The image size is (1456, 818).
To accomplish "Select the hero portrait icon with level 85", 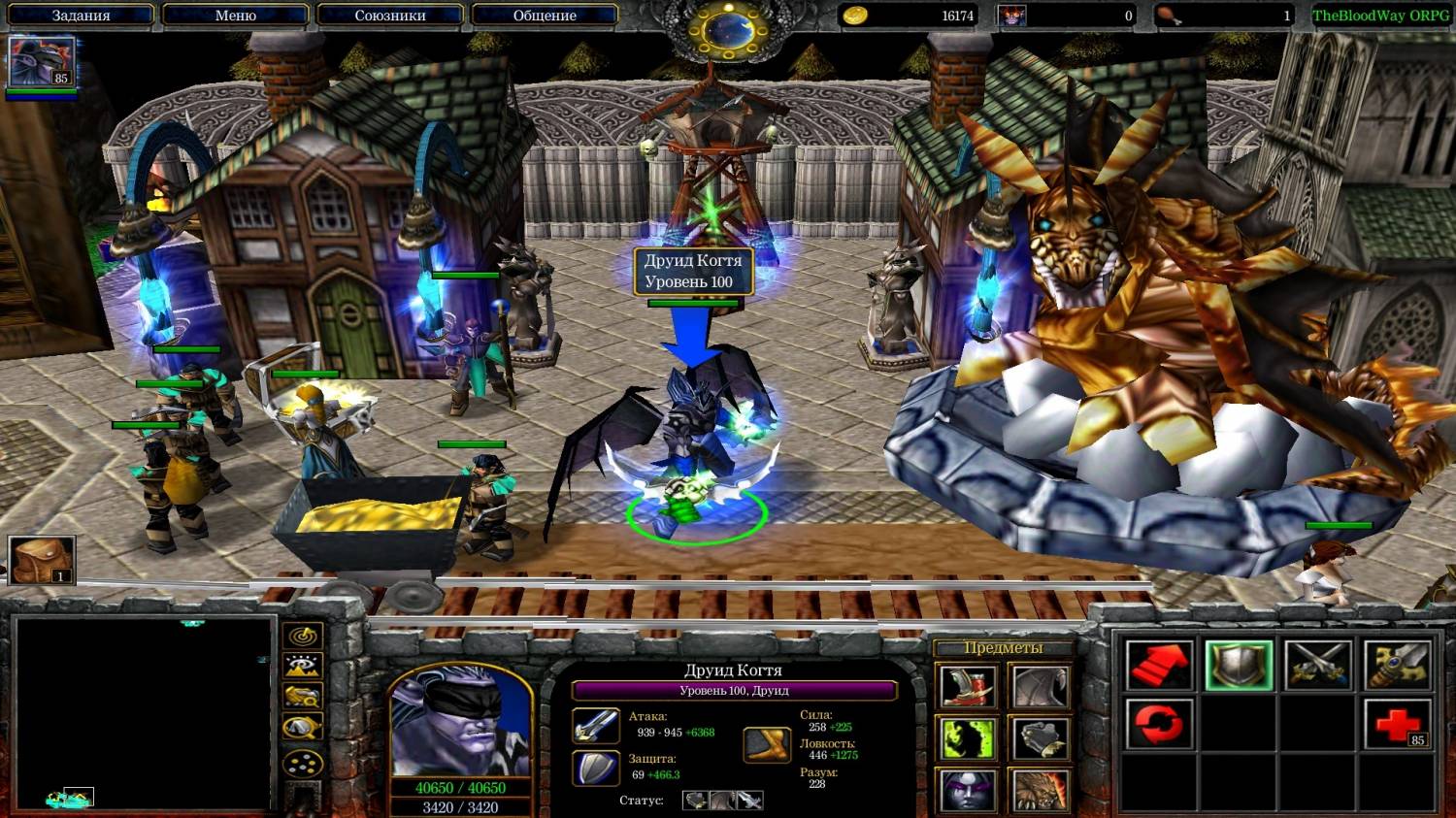I will [41, 62].
